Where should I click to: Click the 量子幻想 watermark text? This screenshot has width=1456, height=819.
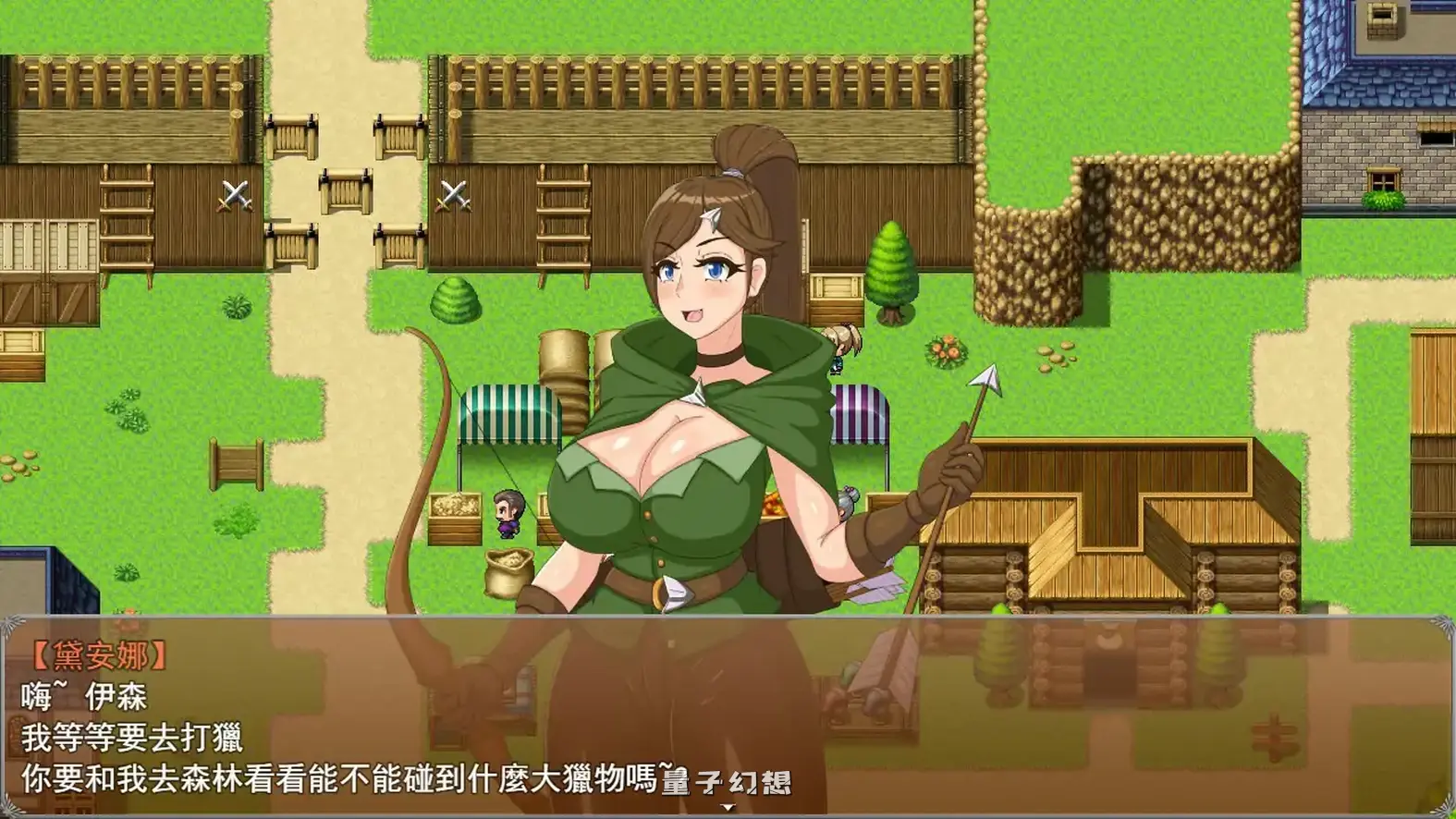coord(728,782)
